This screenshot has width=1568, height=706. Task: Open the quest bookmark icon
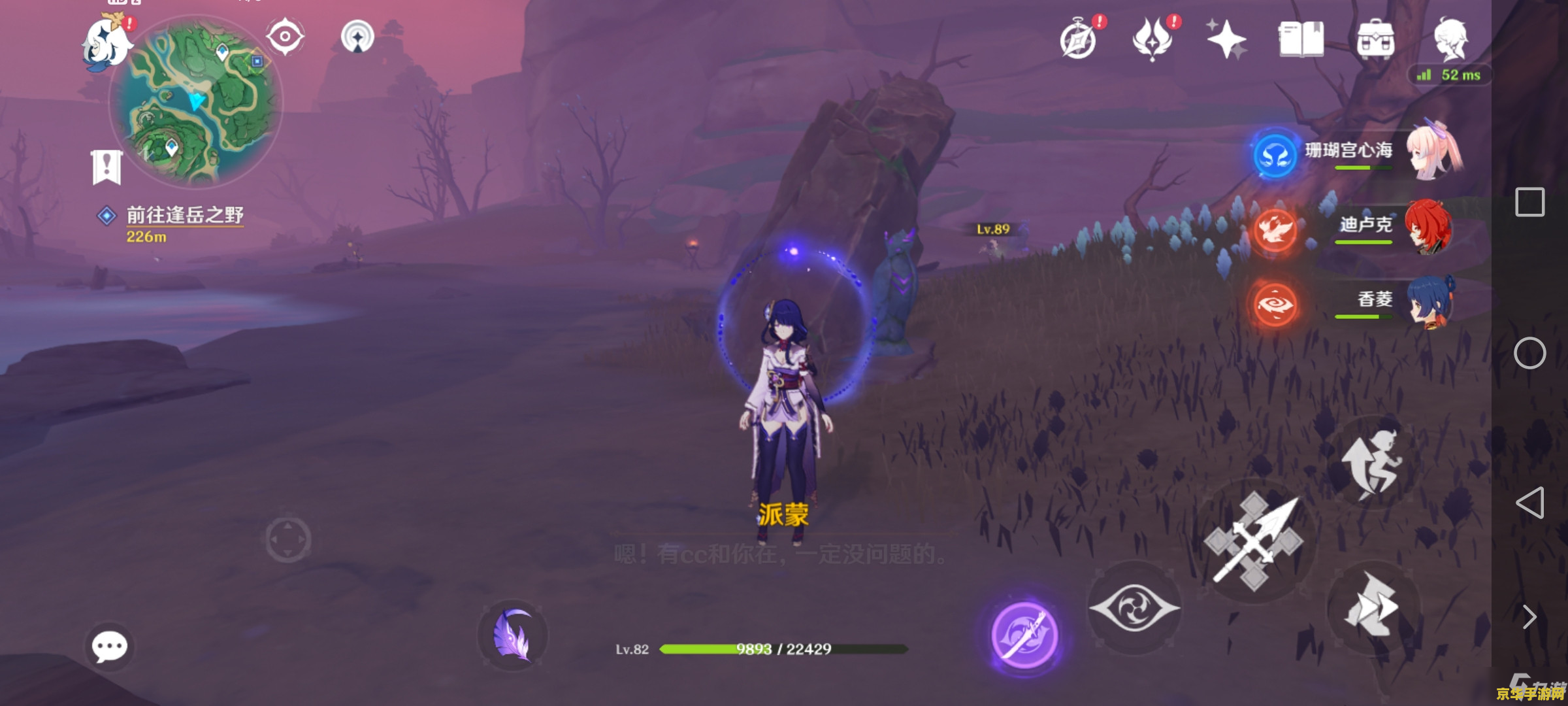[x=106, y=167]
